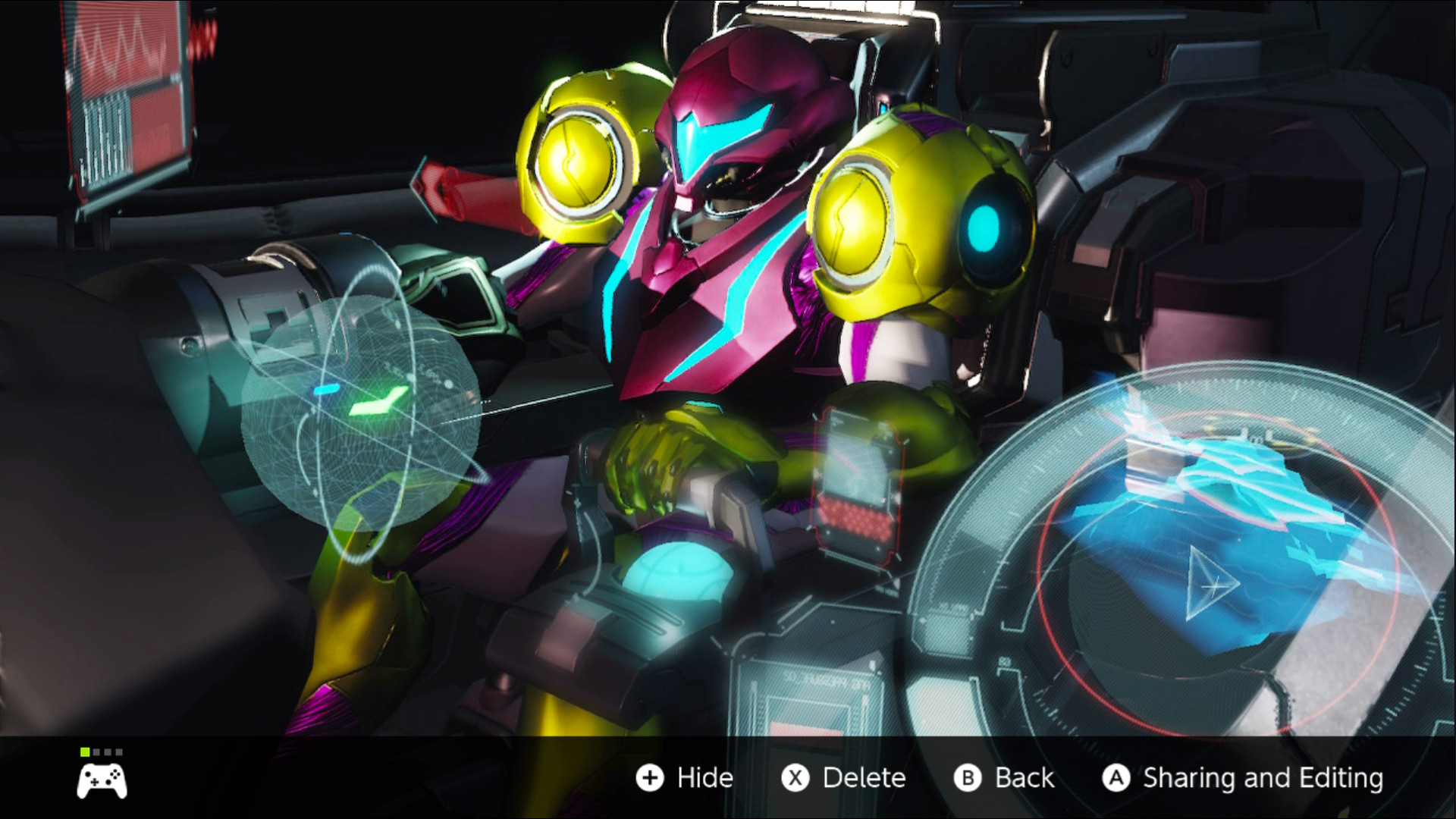Screen dimensions: 1456x819
Task: Click the gamepad controller icon
Action: click(102, 780)
